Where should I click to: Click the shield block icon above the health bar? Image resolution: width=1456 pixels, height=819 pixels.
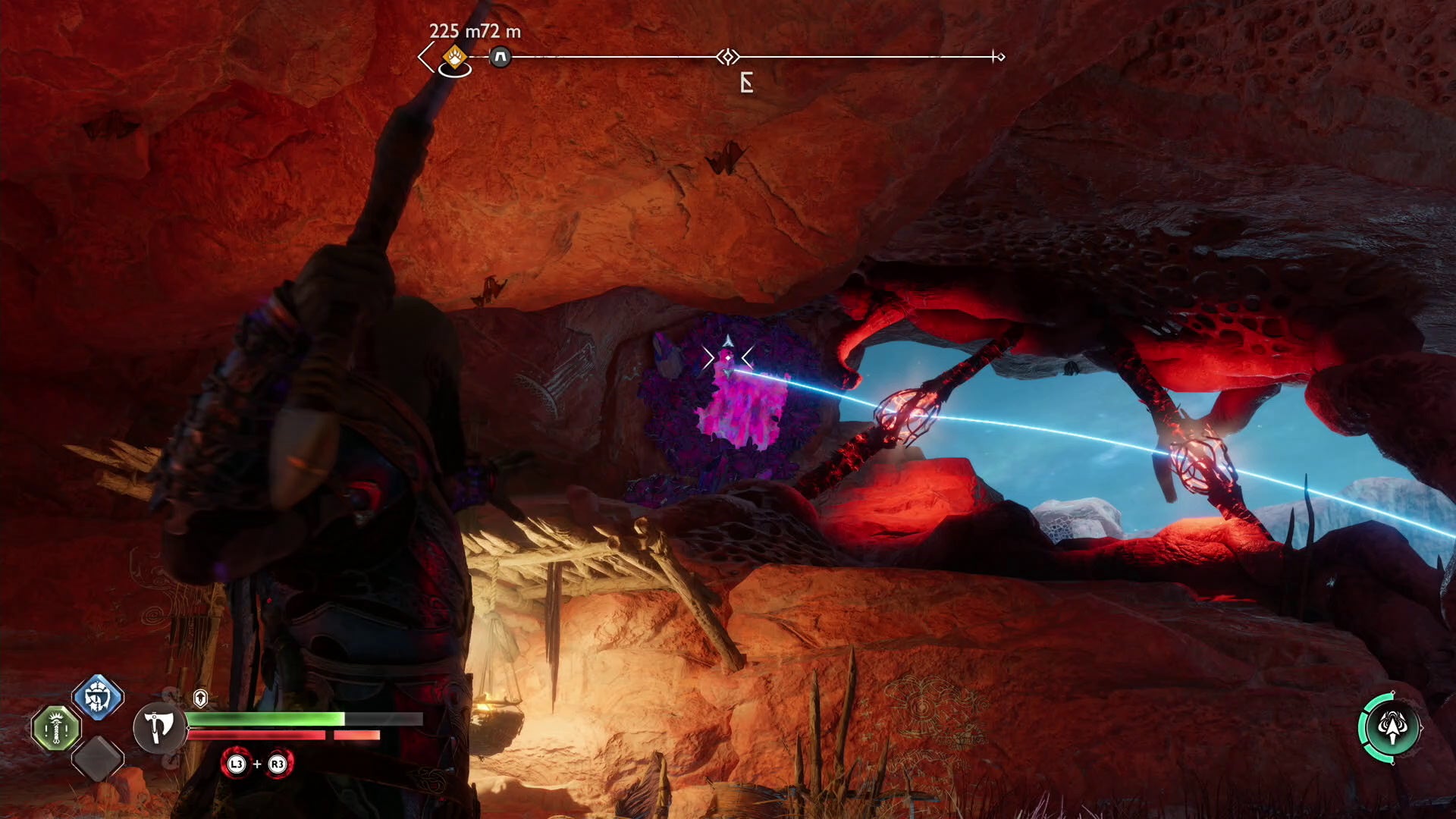pyautogui.click(x=200, y=698)
